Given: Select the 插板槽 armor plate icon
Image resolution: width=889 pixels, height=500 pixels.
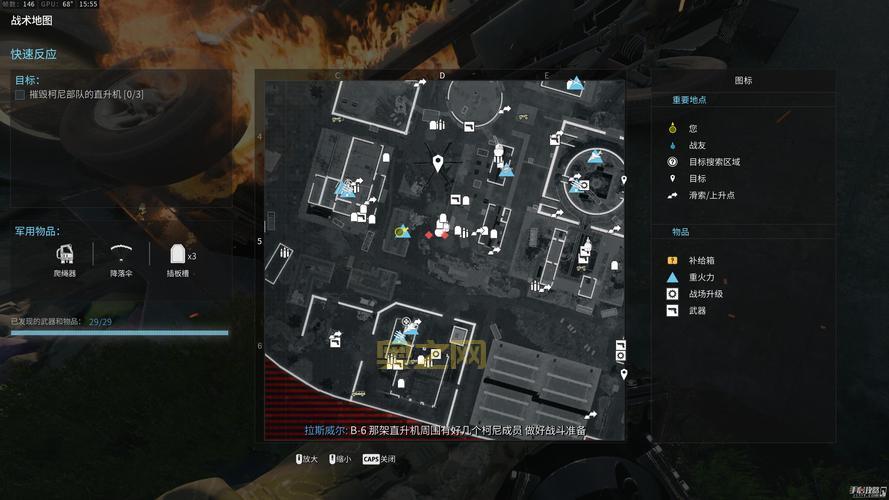Looking at the screenshot, I should [178, 254].
